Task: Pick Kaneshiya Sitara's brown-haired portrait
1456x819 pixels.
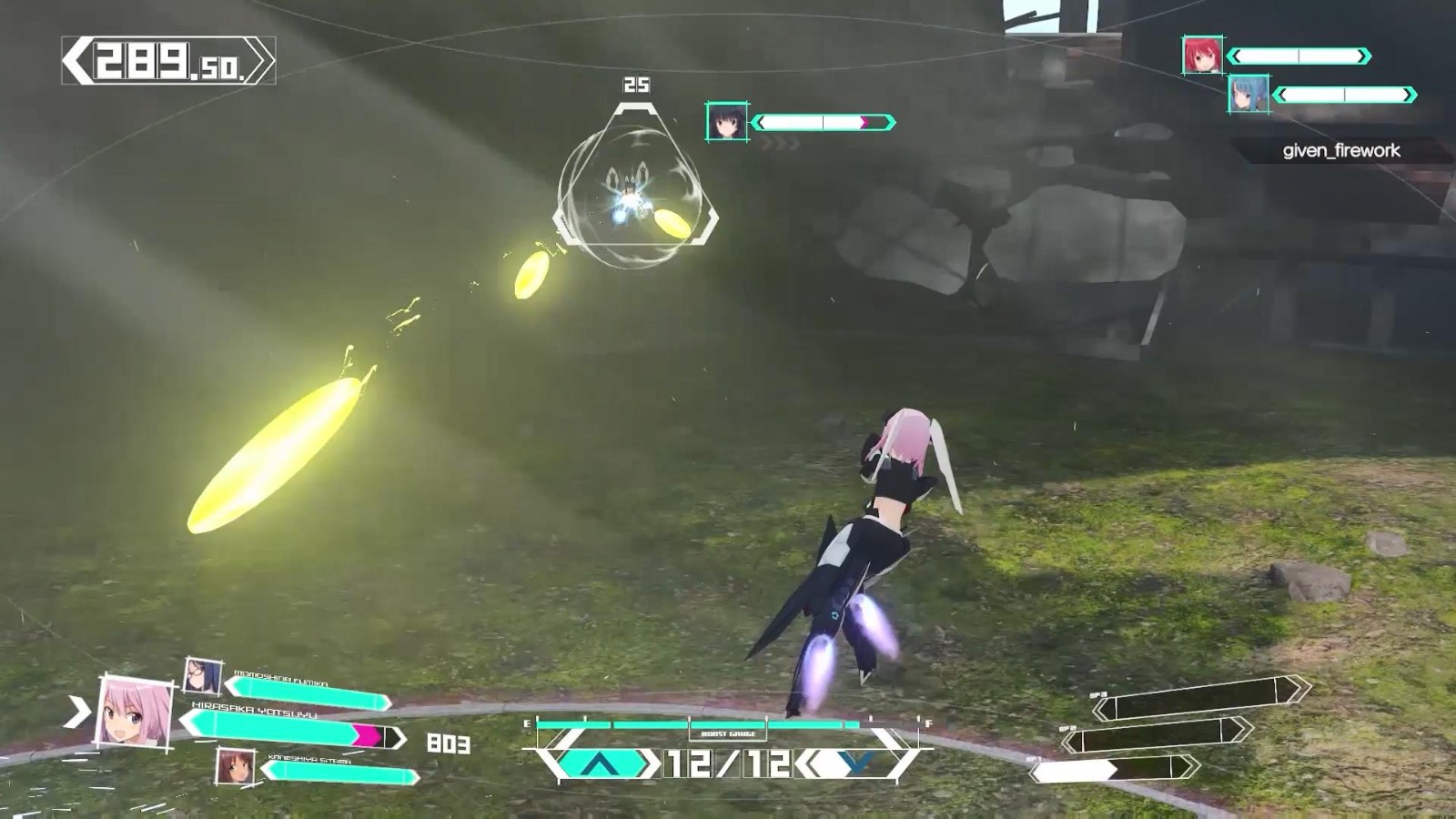Action: pyautogui.click(x=235, y=766)
